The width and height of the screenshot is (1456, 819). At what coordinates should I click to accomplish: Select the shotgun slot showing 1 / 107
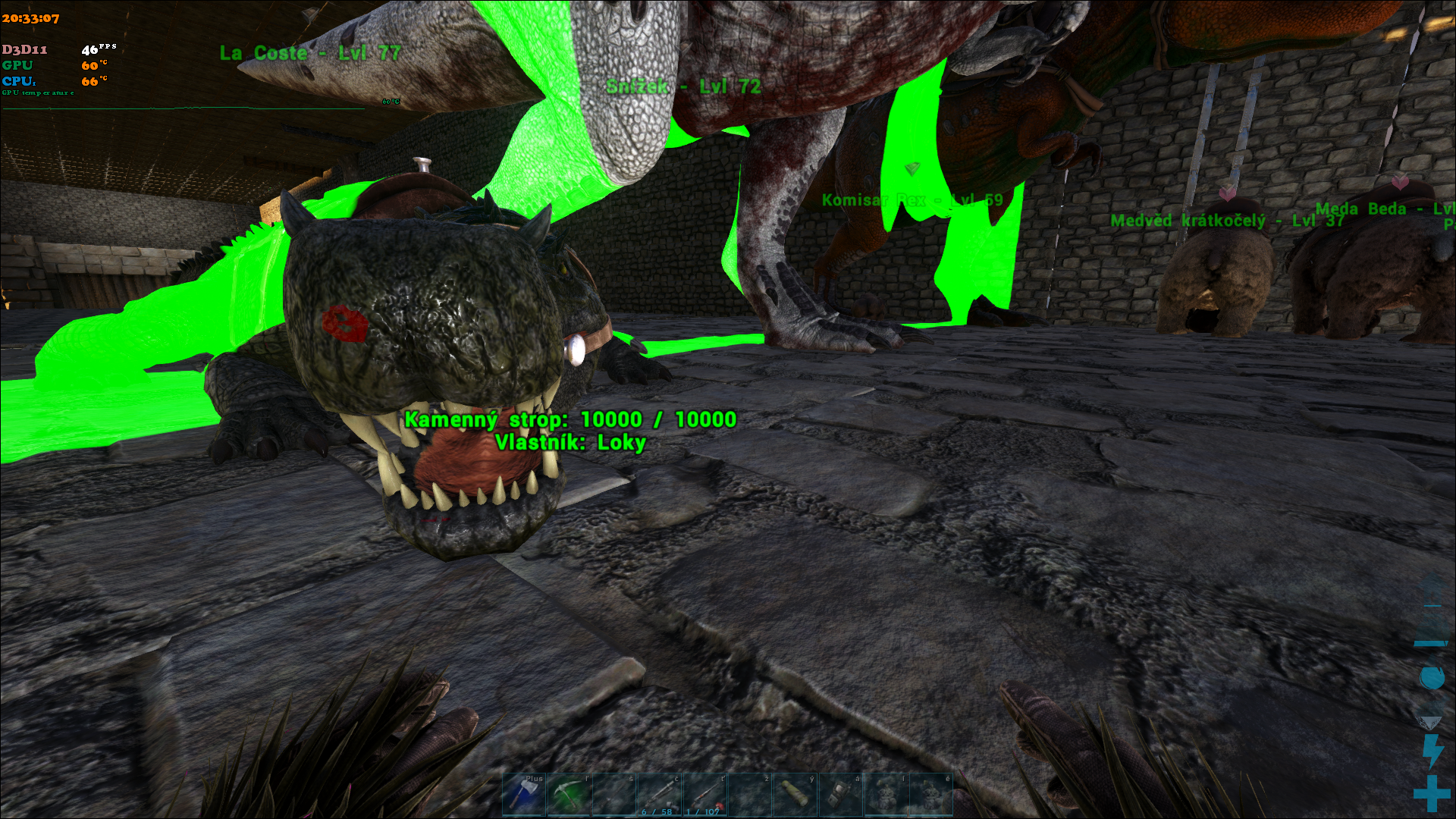(704, 794)
